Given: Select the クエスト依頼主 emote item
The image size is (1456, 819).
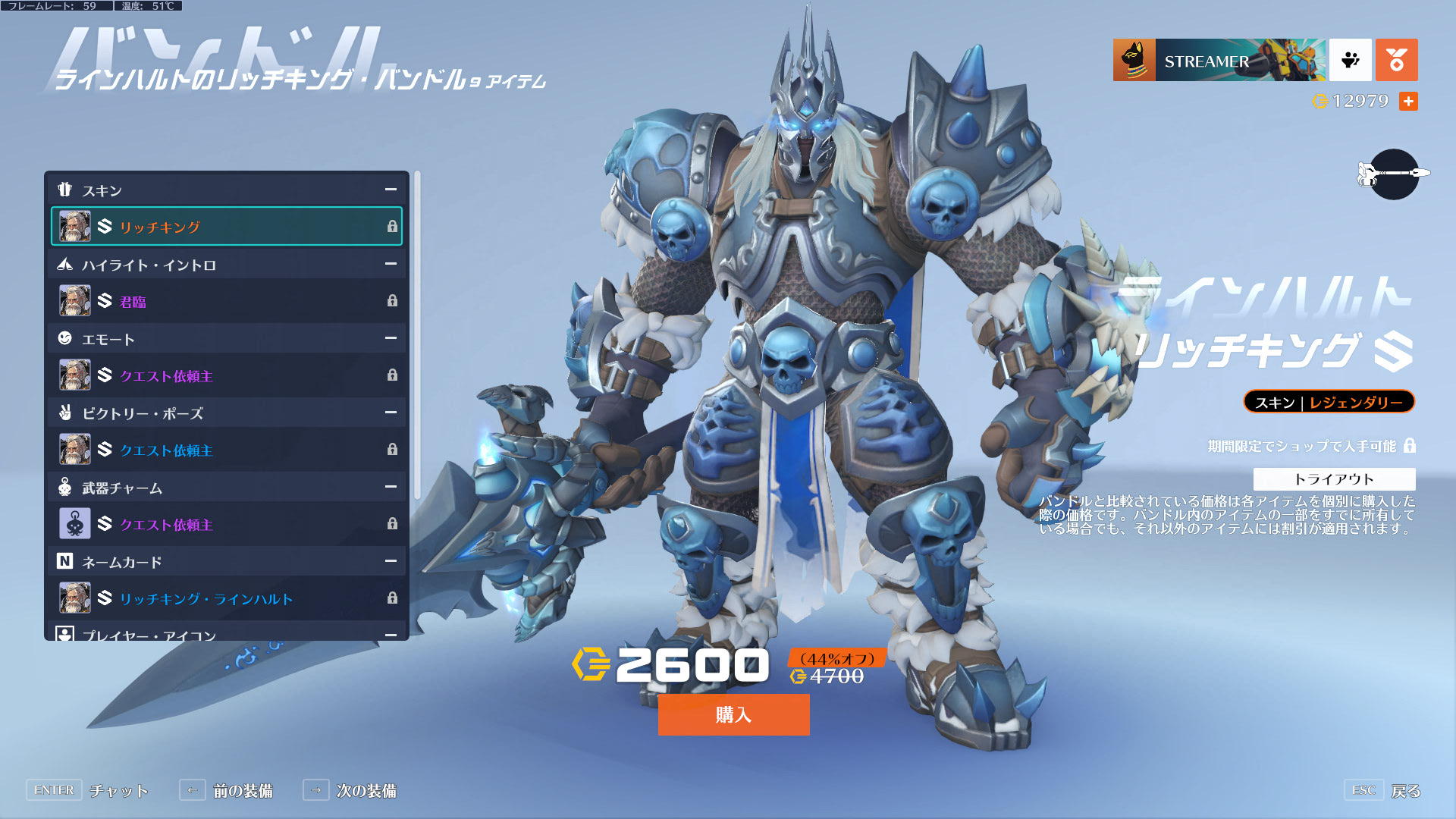Looking at the screenshot, I should [x=226, y=375].
